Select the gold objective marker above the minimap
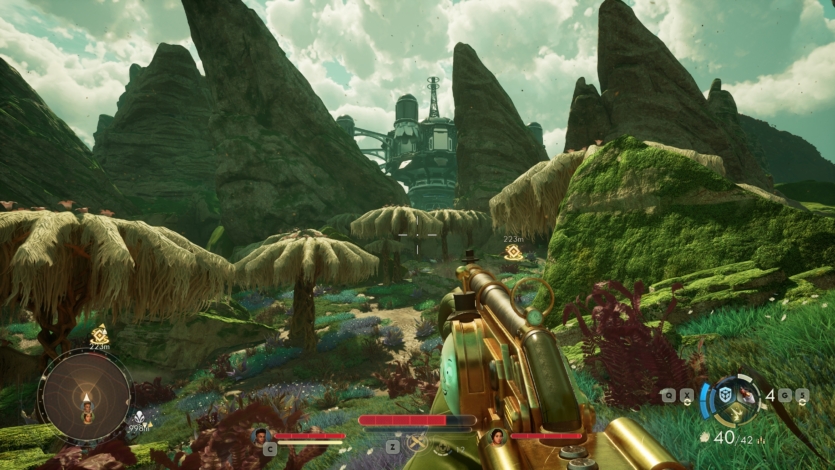The width and height of the screenshot is (835, 470). [x=99, y=334]
